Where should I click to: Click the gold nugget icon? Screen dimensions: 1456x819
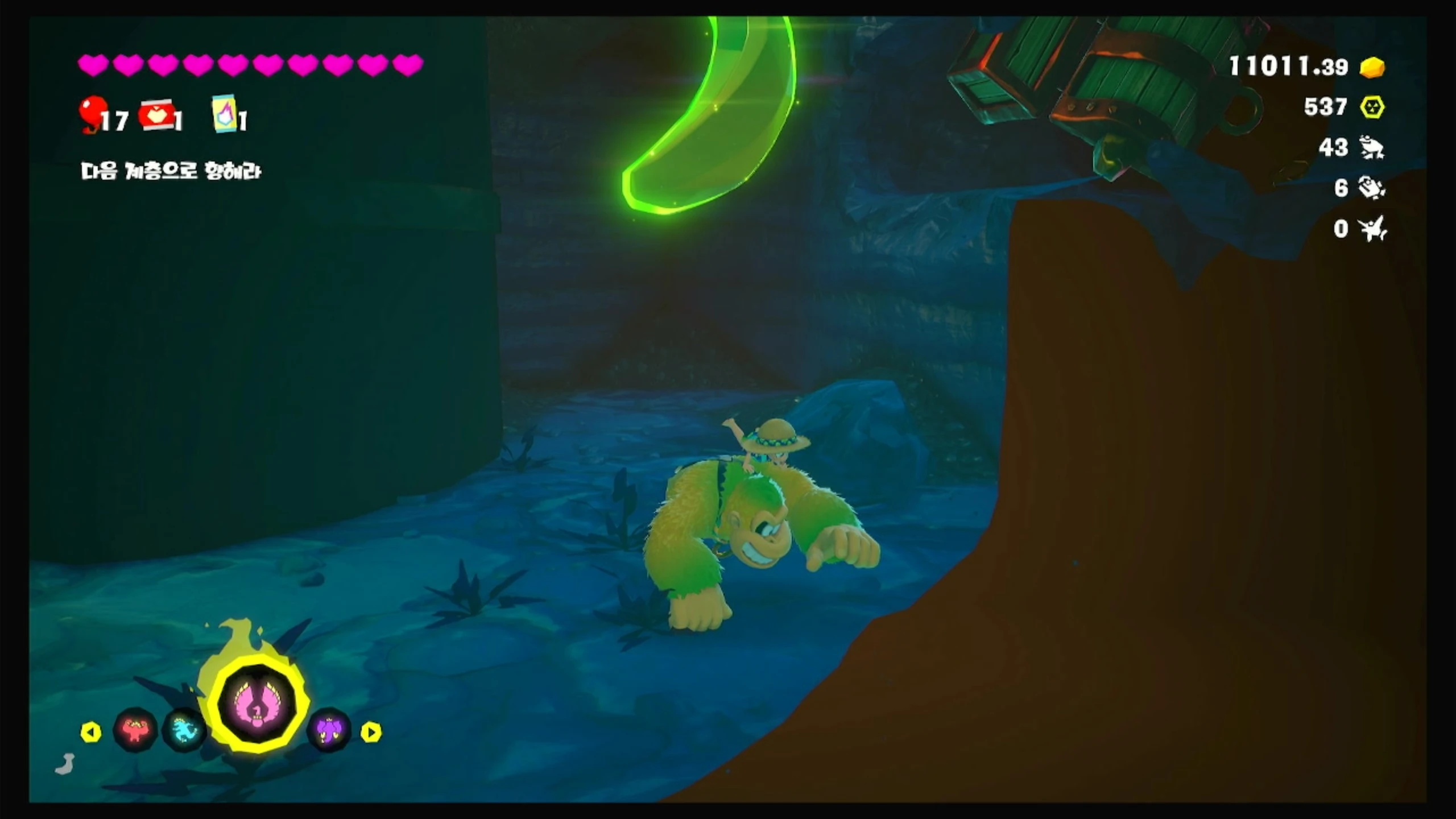point(1372,68)
